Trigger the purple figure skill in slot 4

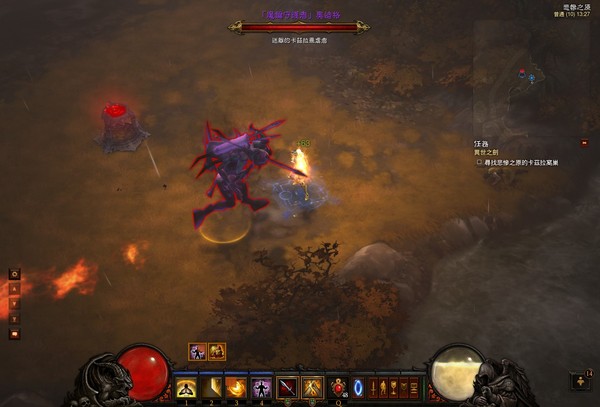[x=261, y=386]
